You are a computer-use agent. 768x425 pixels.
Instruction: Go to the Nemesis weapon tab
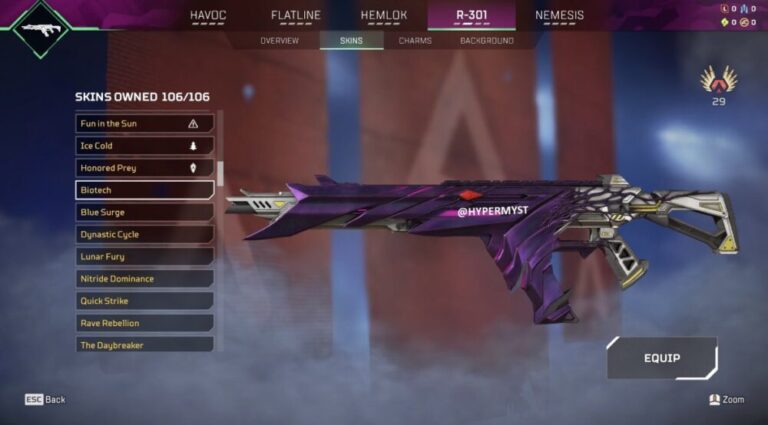pyautogui.click(x=559, y=15)
